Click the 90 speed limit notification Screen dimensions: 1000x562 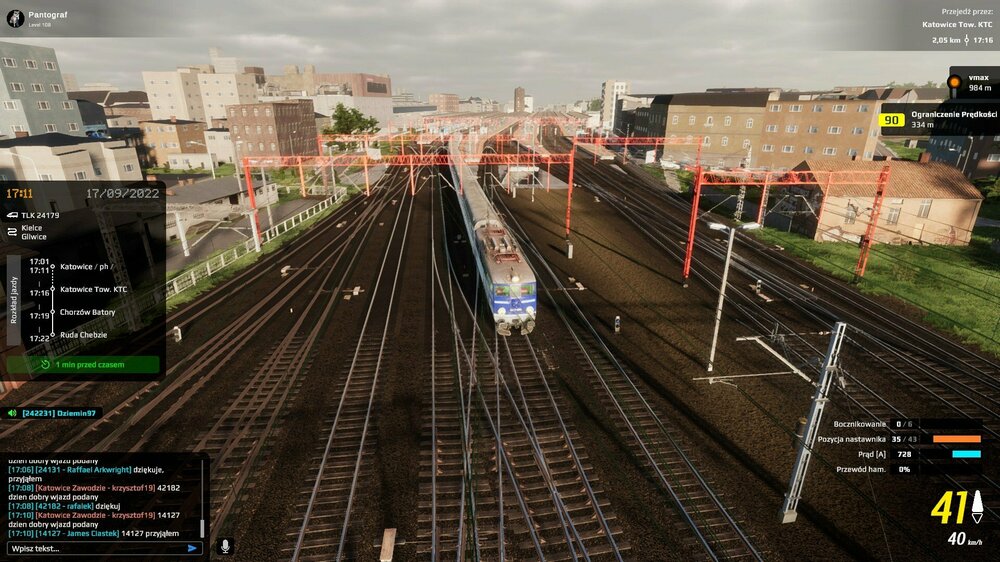[x=938, y=121]
